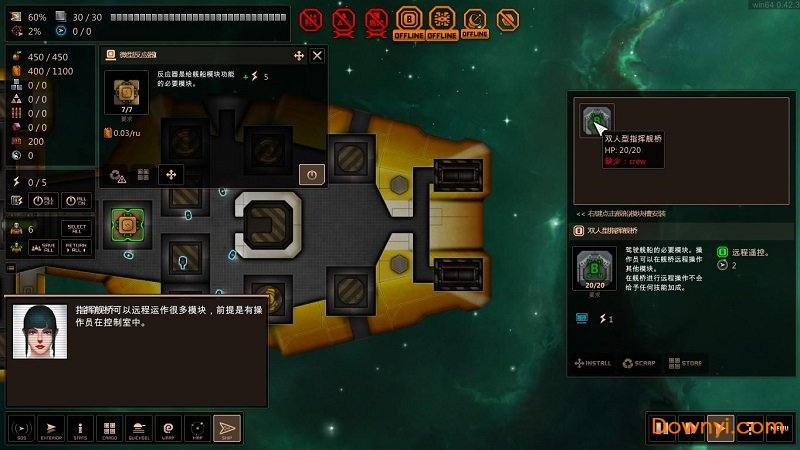Viewport: 800px width, 450px height.
Task: Select the Ship view button
Action: click(228, 428)
